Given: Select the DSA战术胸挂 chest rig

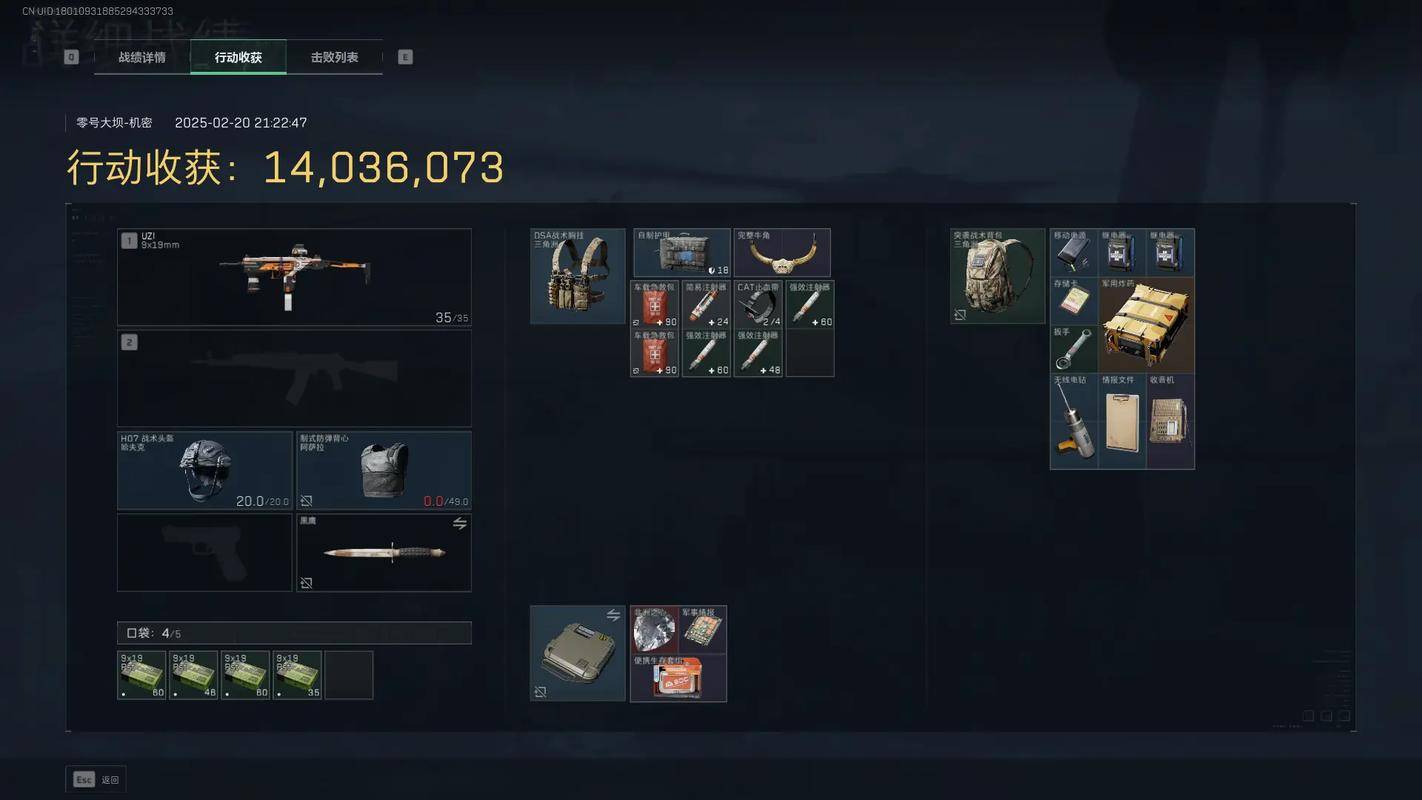Looking at the screenshot, I should 578,276.
